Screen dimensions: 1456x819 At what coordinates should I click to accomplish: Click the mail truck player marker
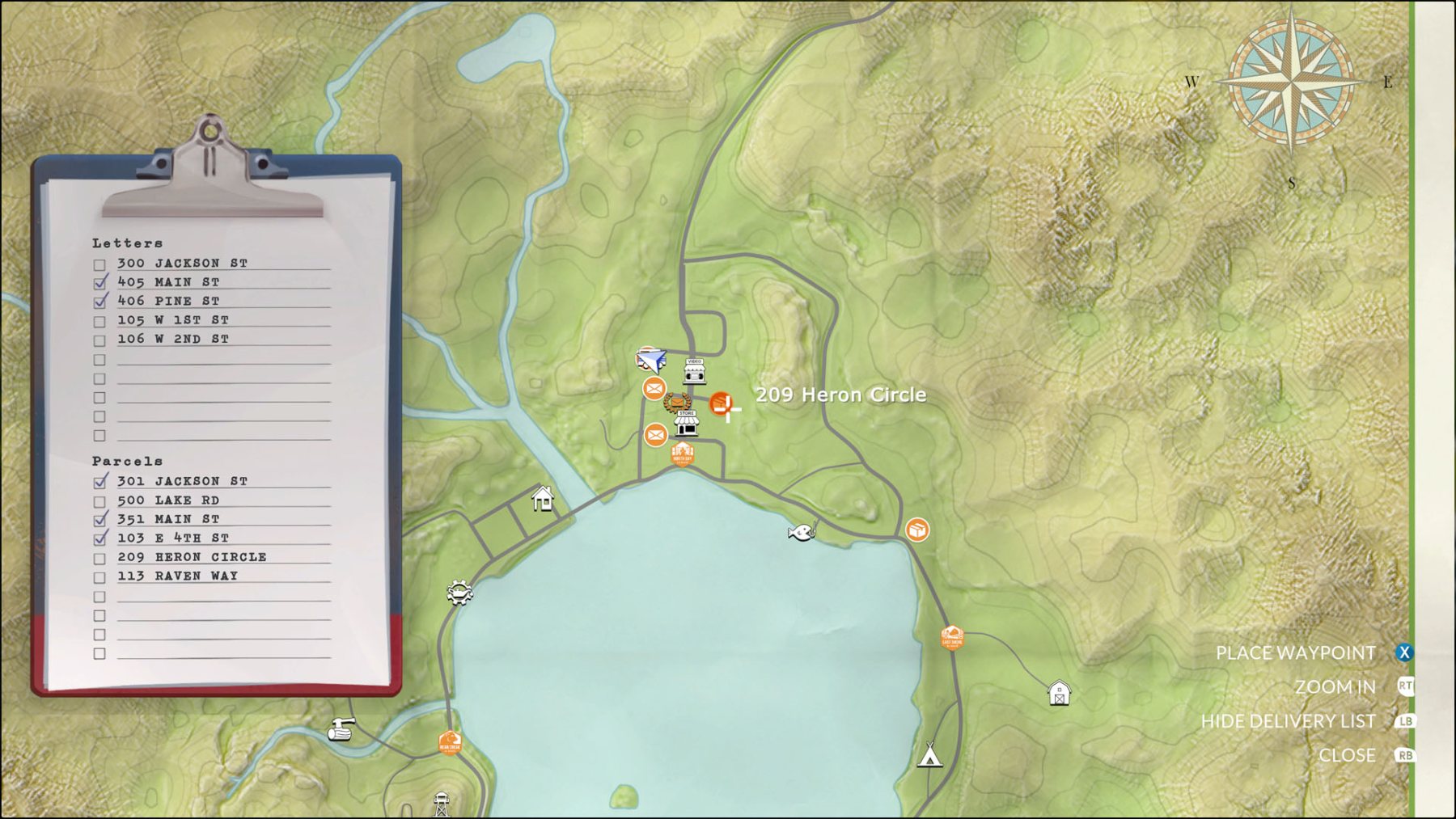pyautogui.click(x=650, y=359)
